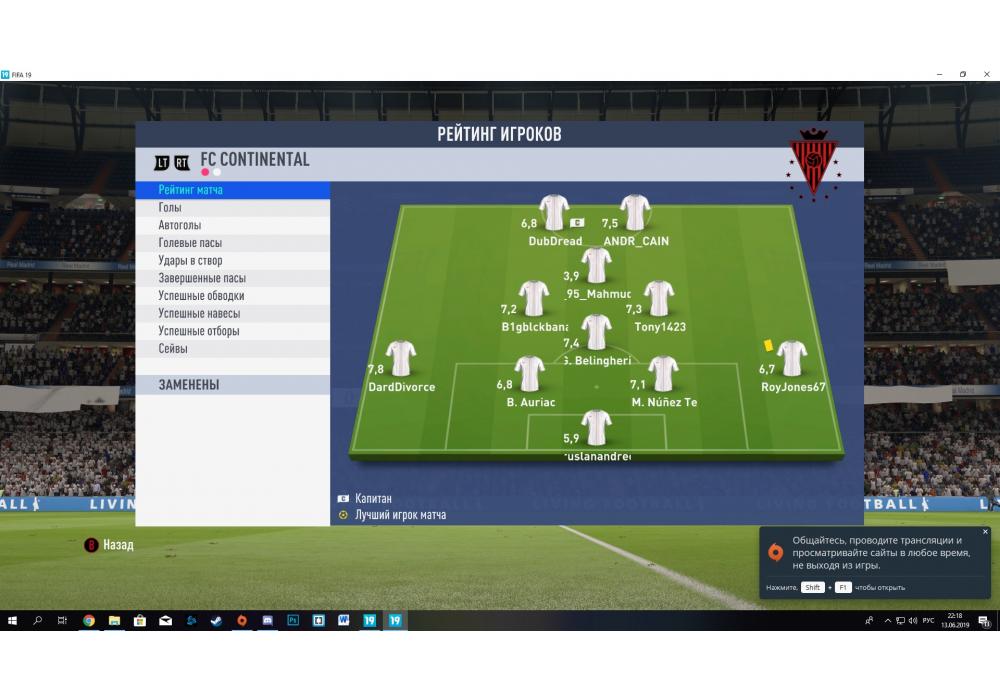The height and width of the screenshot is (700, 1000).
Task: Select Удары в створ in the list
Action: [x=190, y=261]
